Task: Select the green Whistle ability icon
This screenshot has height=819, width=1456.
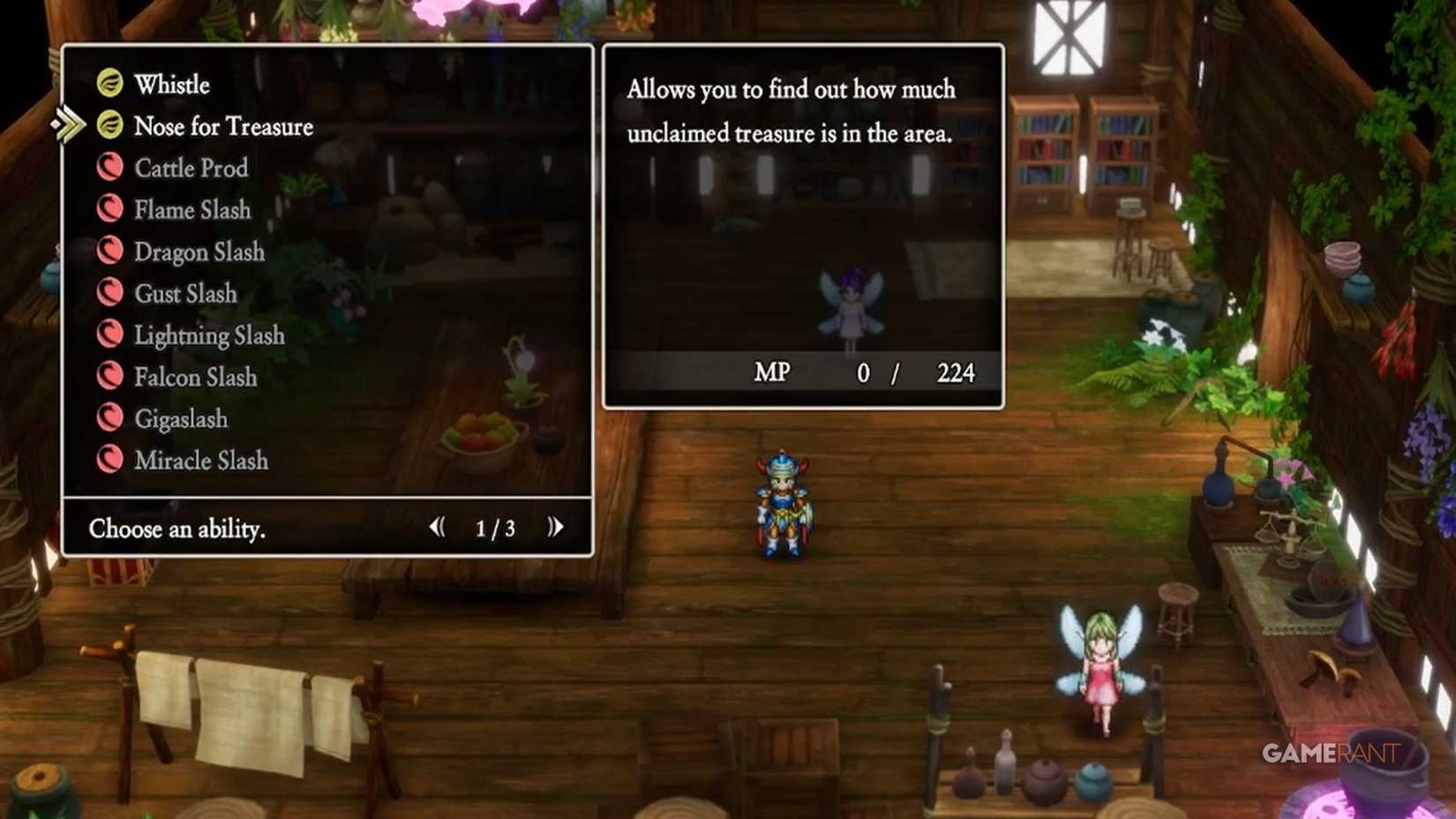Action: [x=110, y=84]
